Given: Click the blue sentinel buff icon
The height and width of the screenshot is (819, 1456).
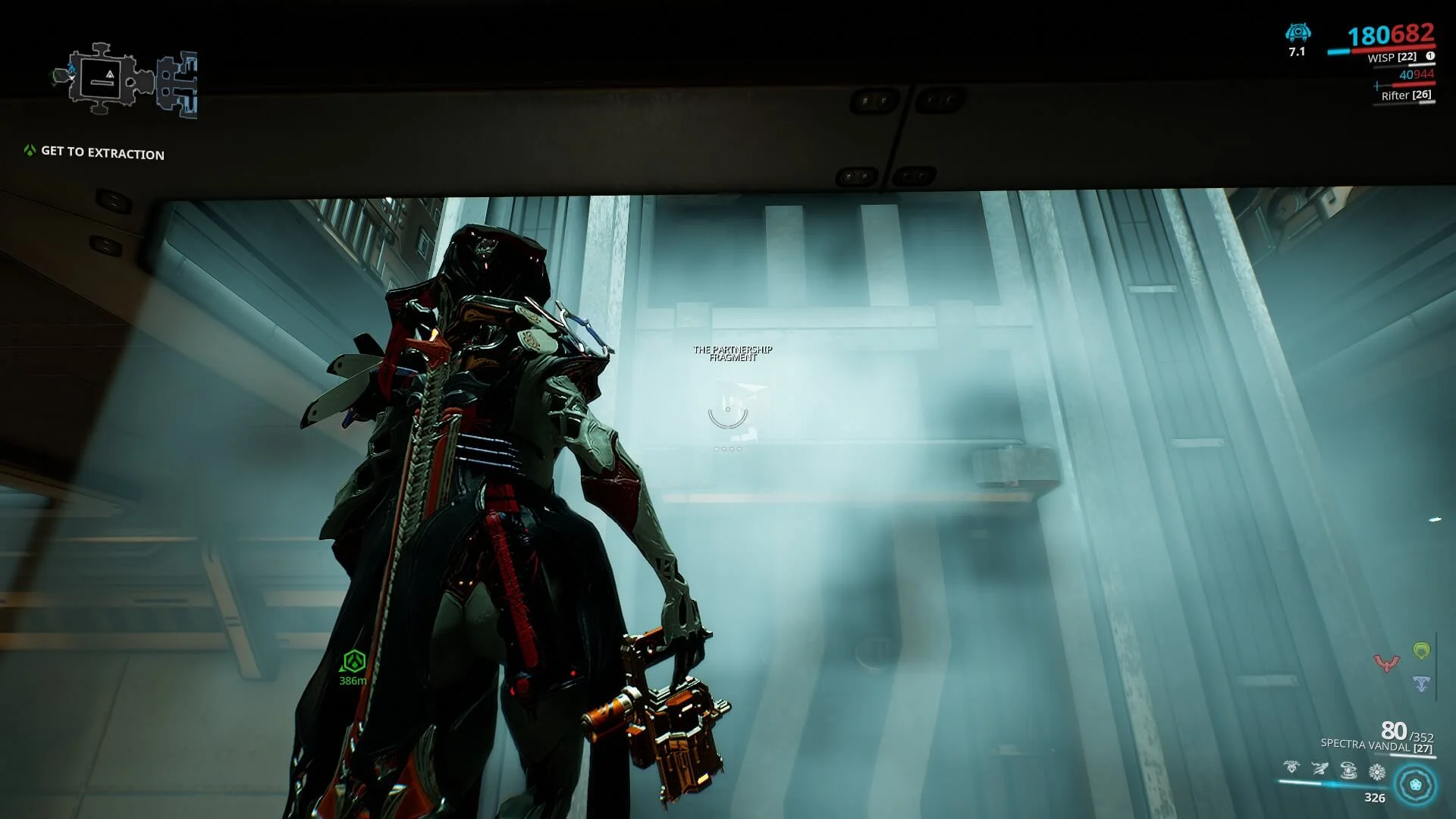Looking at the screenshot, I should 1298,33.
